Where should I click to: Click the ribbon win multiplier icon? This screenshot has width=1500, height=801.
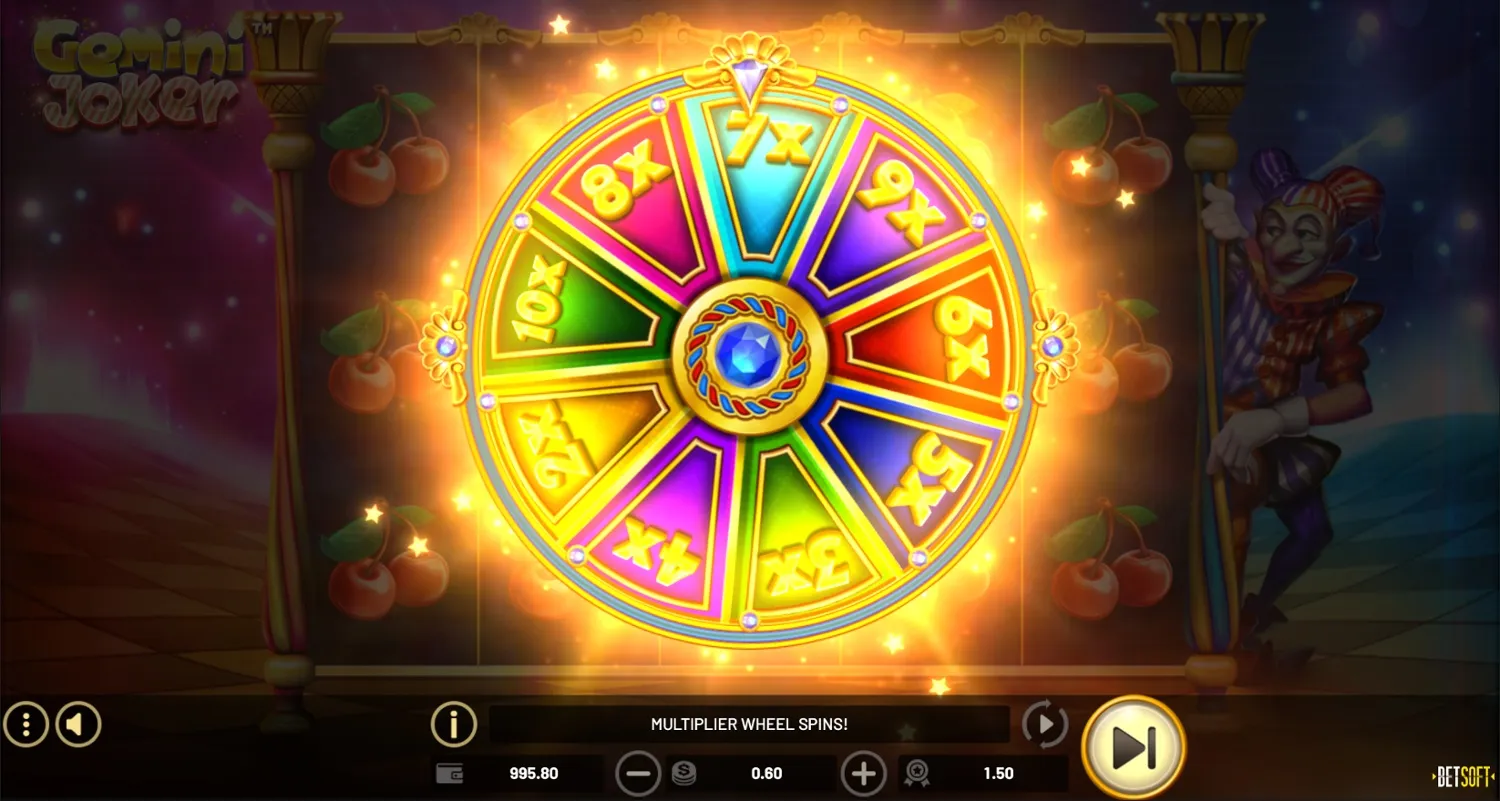coord(918,773)
